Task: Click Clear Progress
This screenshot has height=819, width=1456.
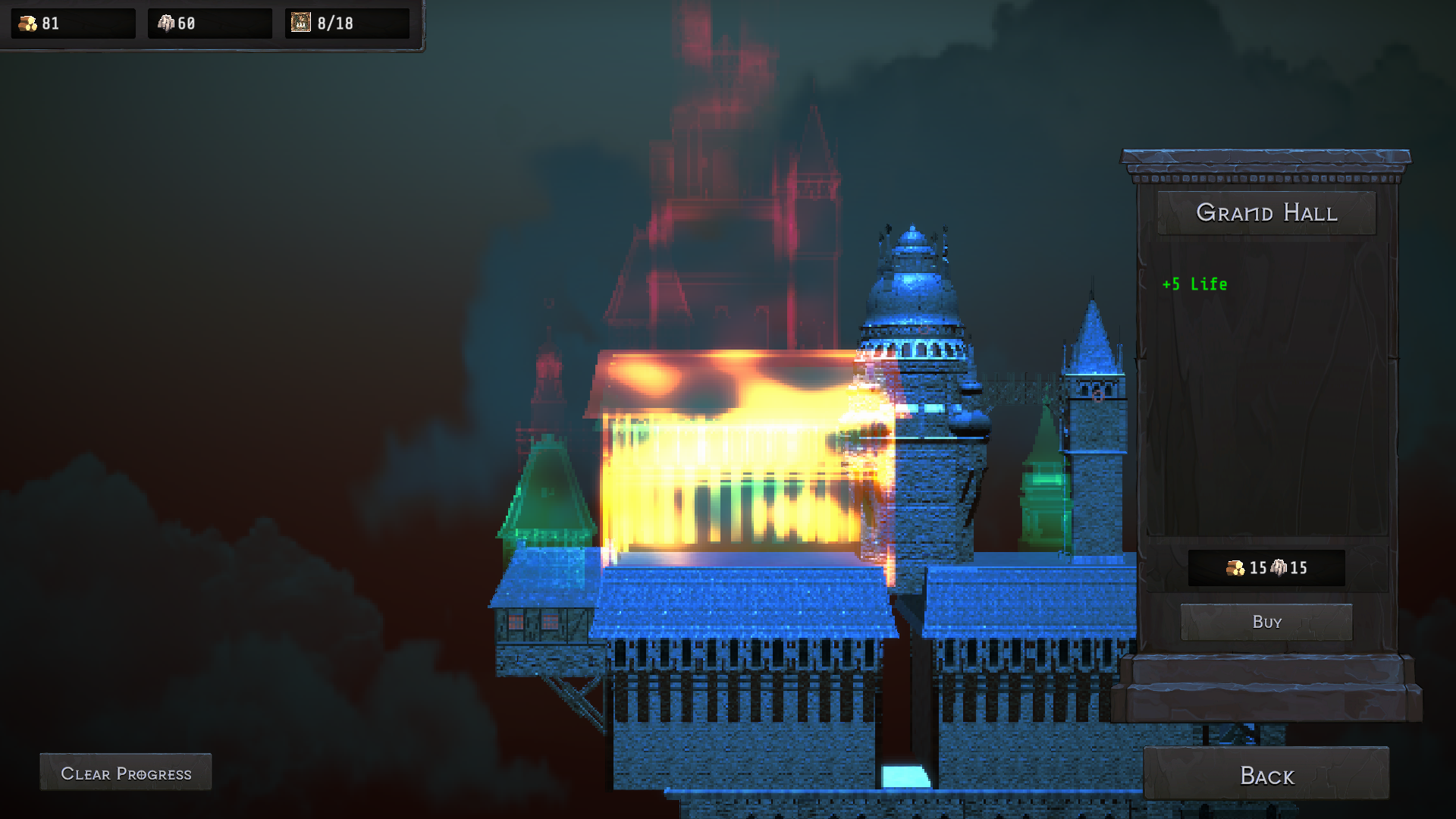Action: click(125, 772)
